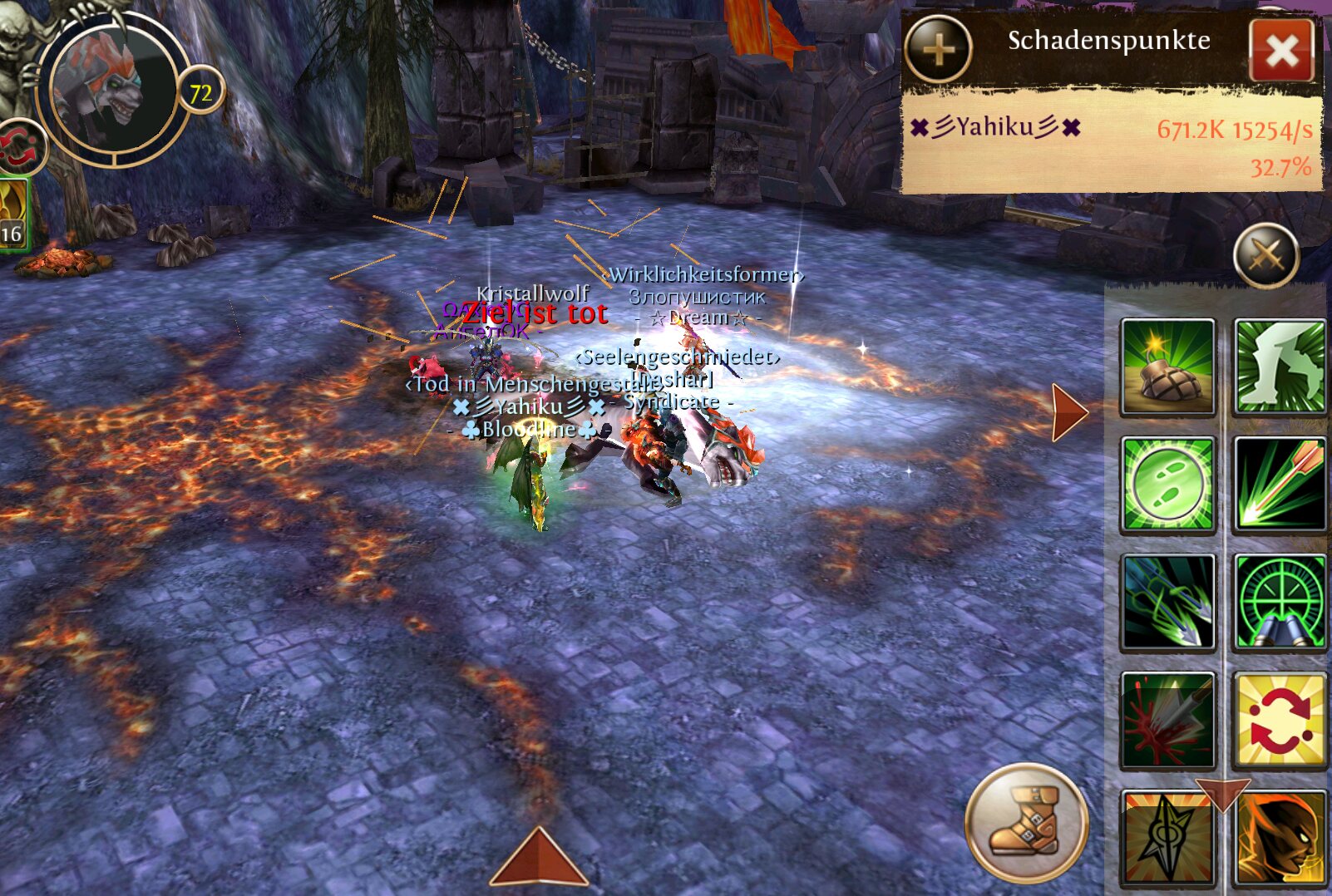Tap the round boot button
Screen dimensions: 1332x896
click(x=1026, y=822)
